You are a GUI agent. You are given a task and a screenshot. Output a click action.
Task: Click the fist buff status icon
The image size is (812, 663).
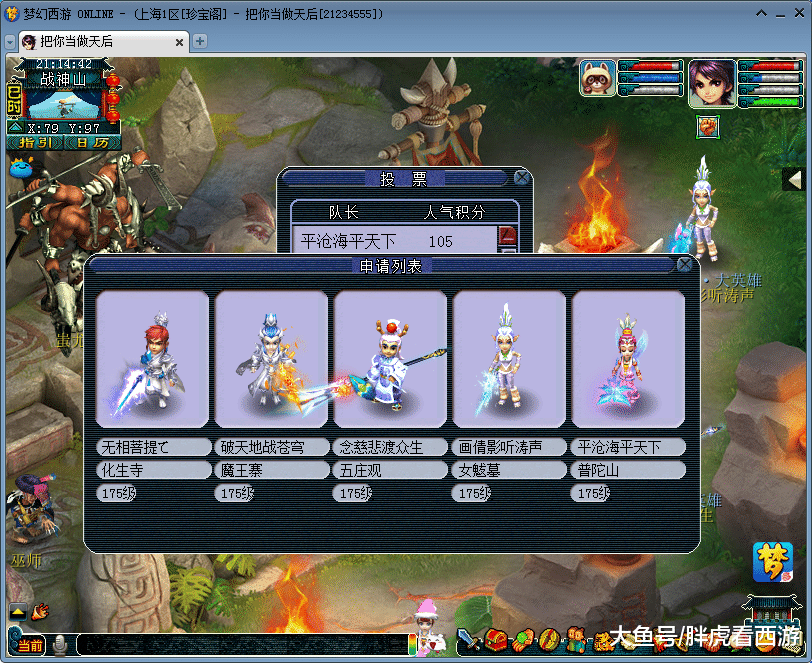click(x=708, y=126)
